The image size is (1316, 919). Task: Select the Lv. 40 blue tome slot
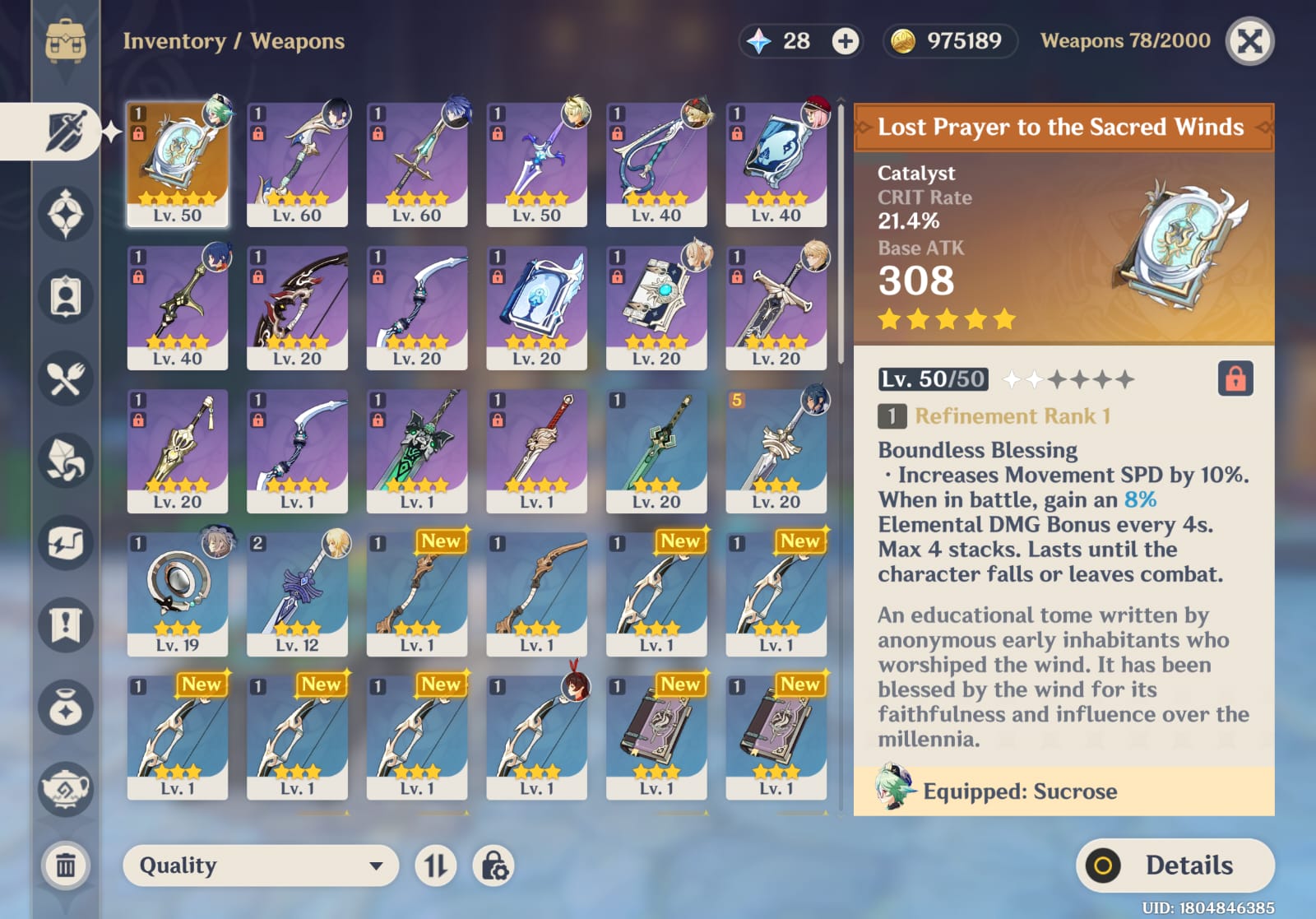pyautogui.click(x=776, y=165)
